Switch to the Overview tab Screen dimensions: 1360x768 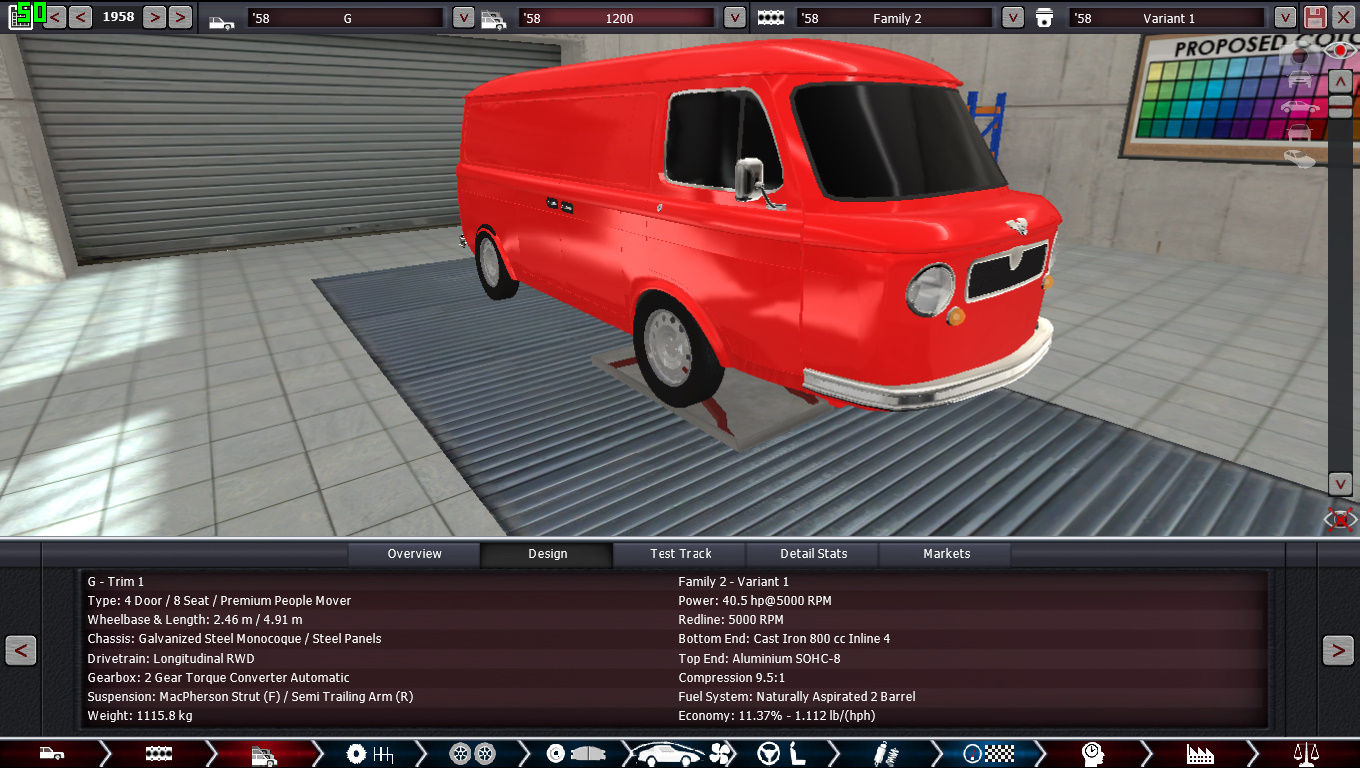pos(414,554)
